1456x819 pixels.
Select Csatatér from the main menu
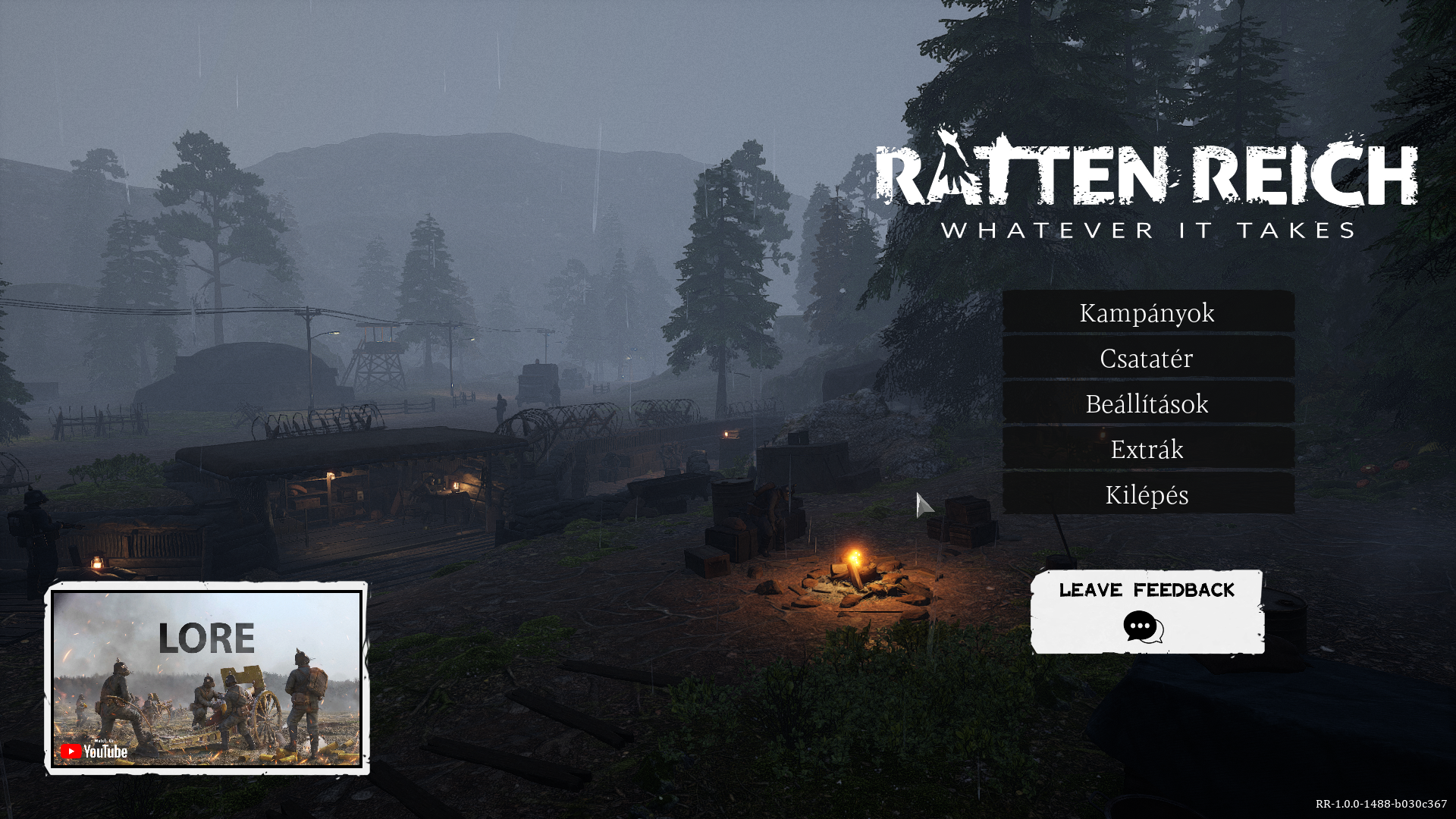[x=1147, y=358]
